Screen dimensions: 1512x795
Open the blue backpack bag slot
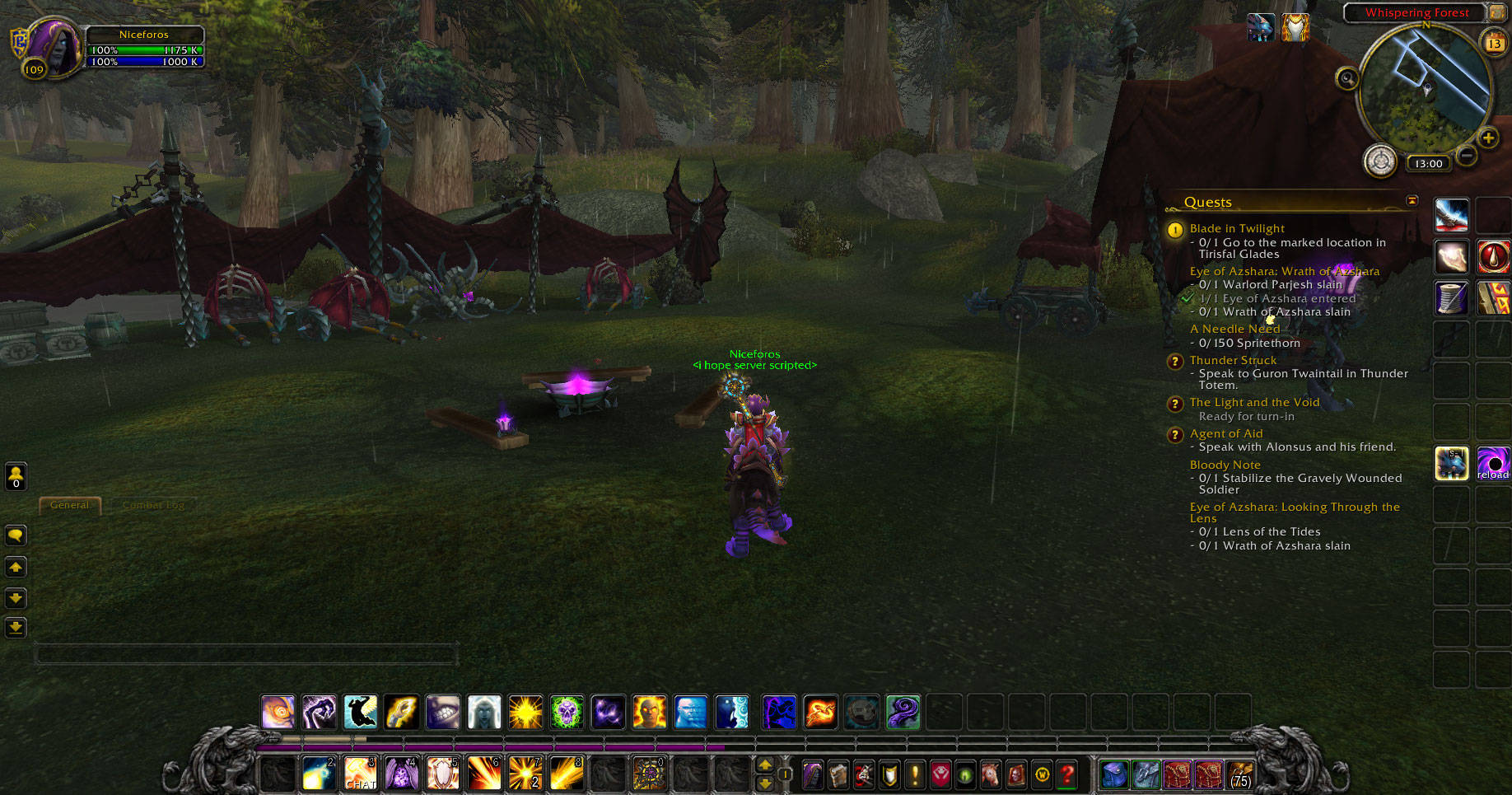pos(1113,774)
